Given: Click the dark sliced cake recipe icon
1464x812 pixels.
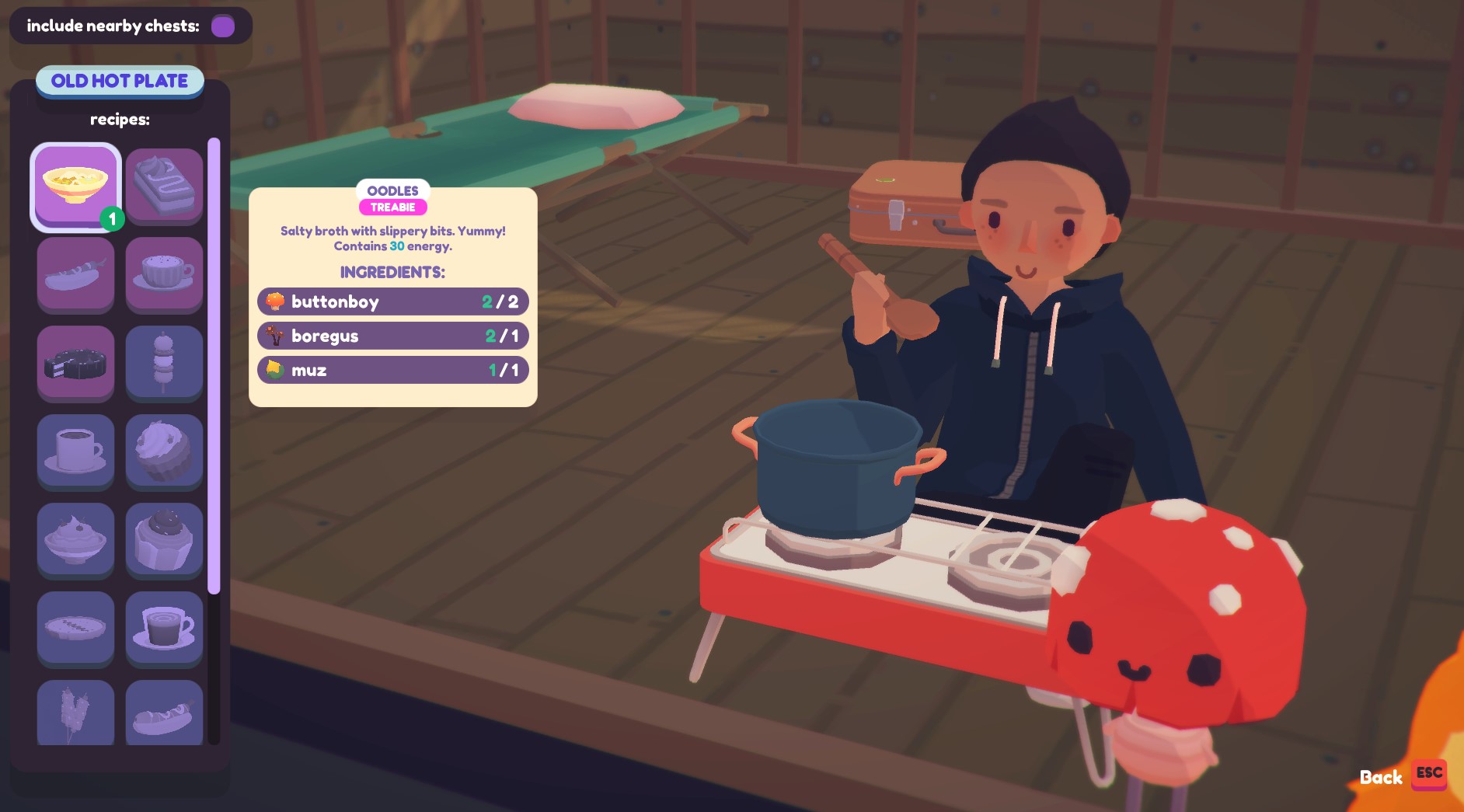Looking at the screenshot, I should pyautogui.click(x=75, y=363).
